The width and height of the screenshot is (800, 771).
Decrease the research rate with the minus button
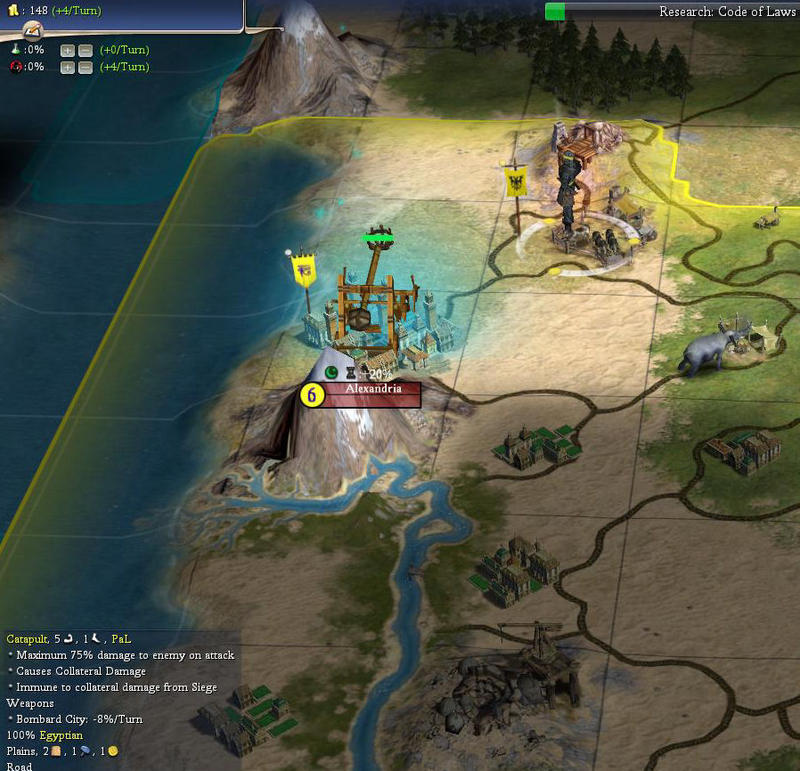click(85, 50)
